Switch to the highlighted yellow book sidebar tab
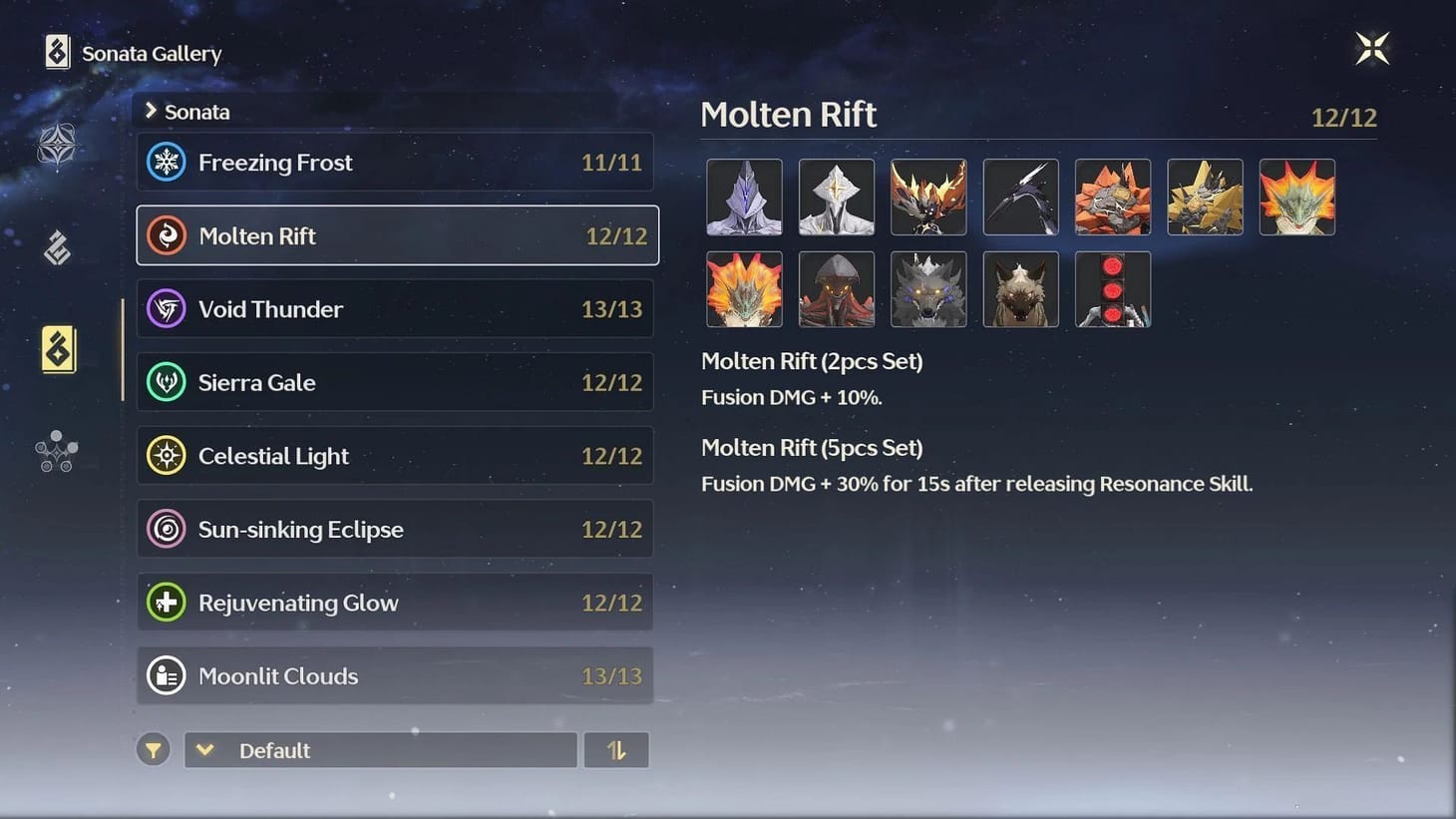The image size is (1456, 819). (x=57, y=348)
